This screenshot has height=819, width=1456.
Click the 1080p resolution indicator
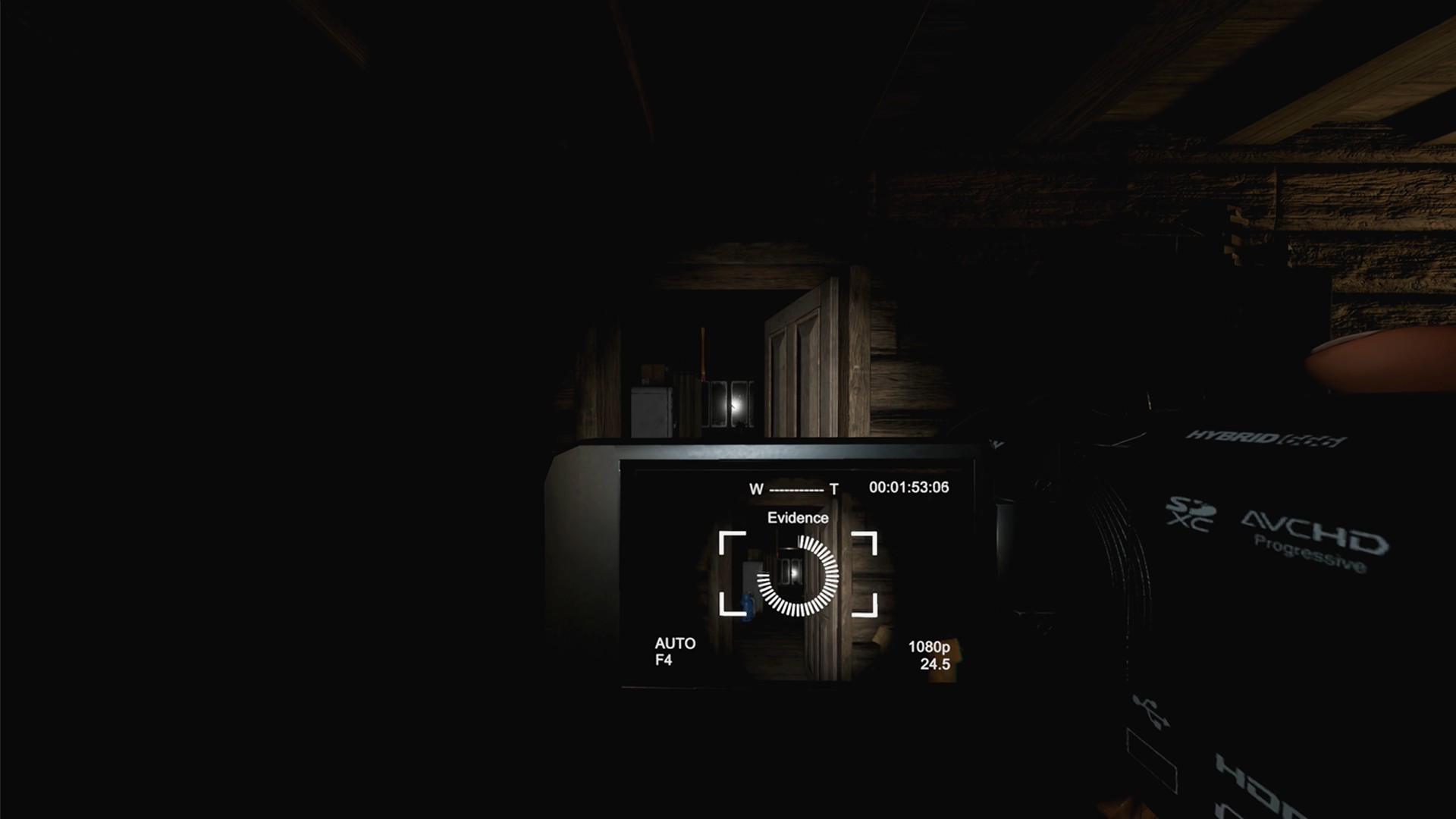coord(930,648)
